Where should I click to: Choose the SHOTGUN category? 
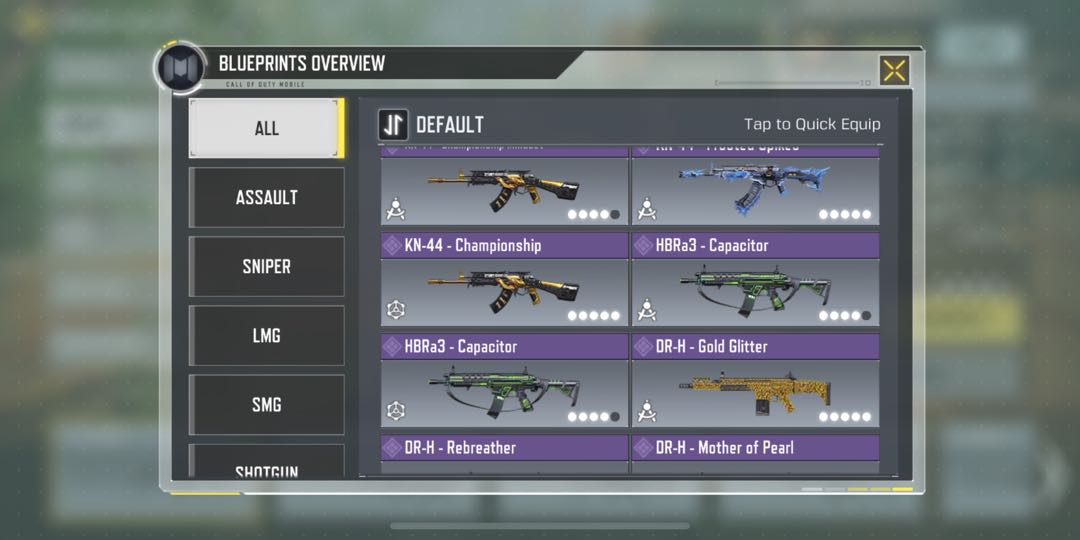pos(266,468)
